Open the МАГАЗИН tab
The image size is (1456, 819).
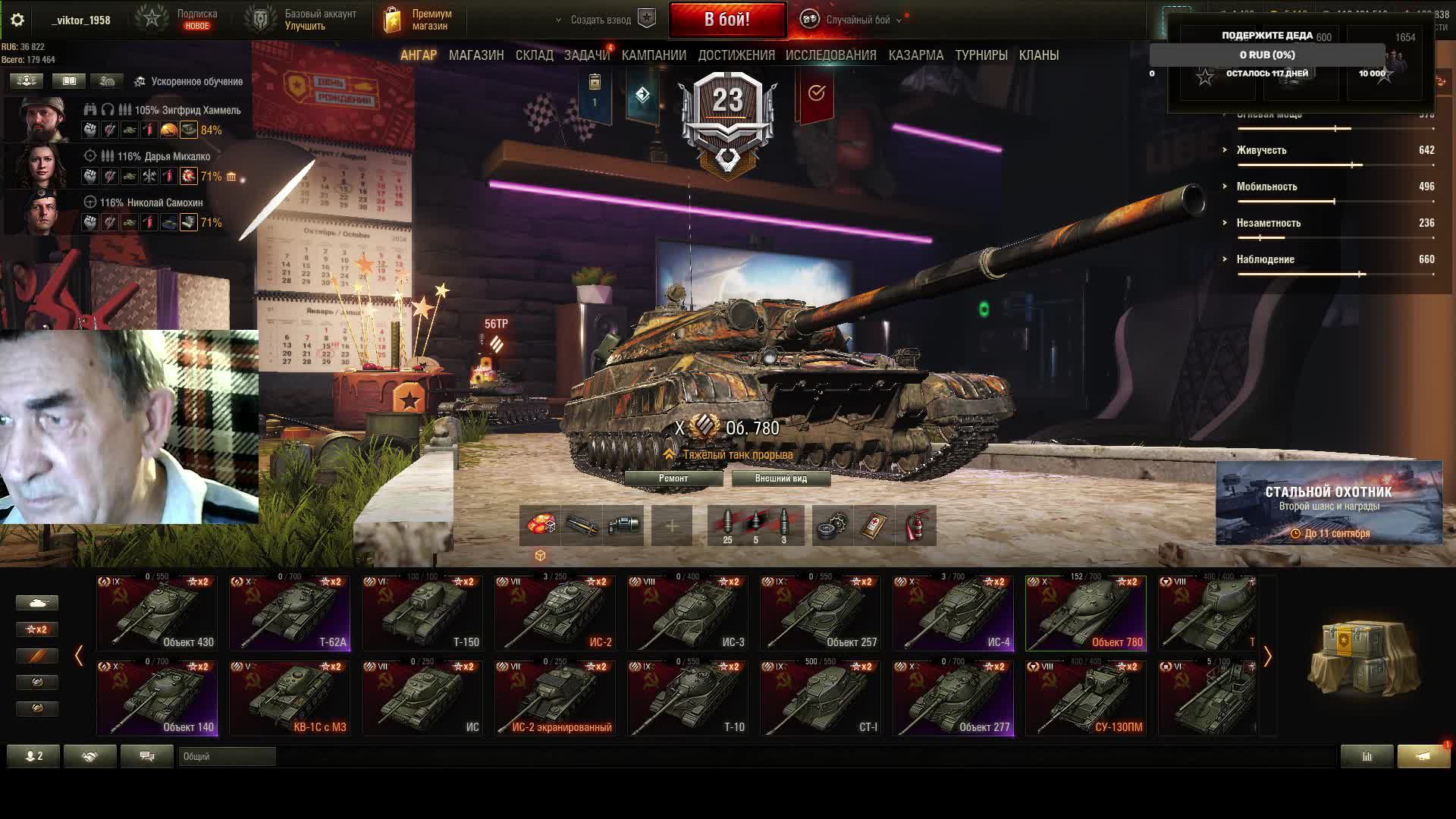click(x=476, y=55)
